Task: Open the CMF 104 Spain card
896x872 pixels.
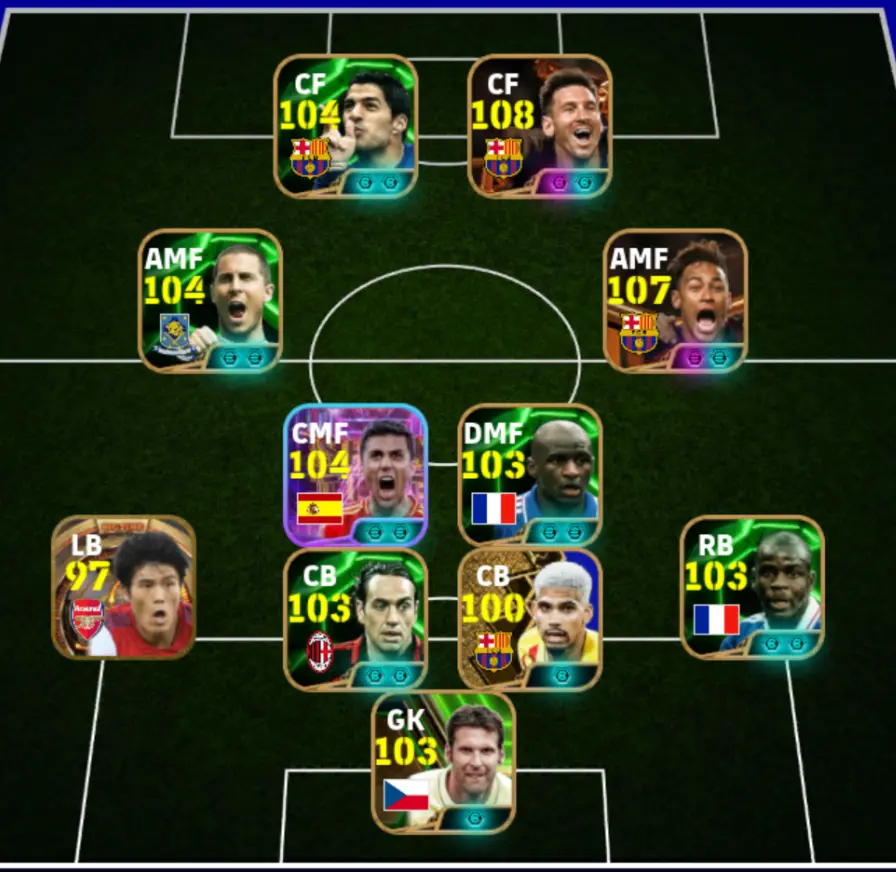Action: 356,475
